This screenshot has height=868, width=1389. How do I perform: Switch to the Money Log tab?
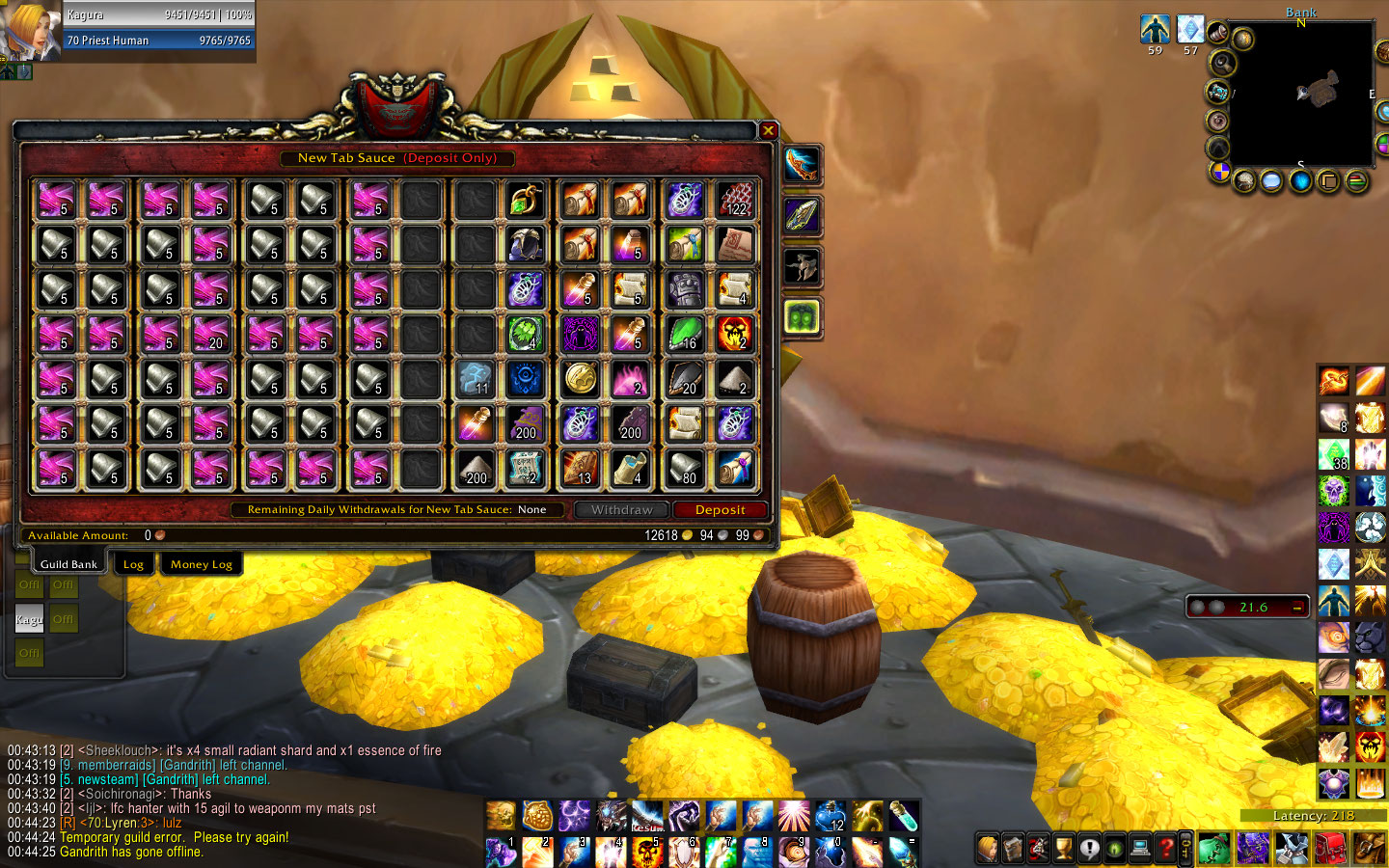click(202, 564)
